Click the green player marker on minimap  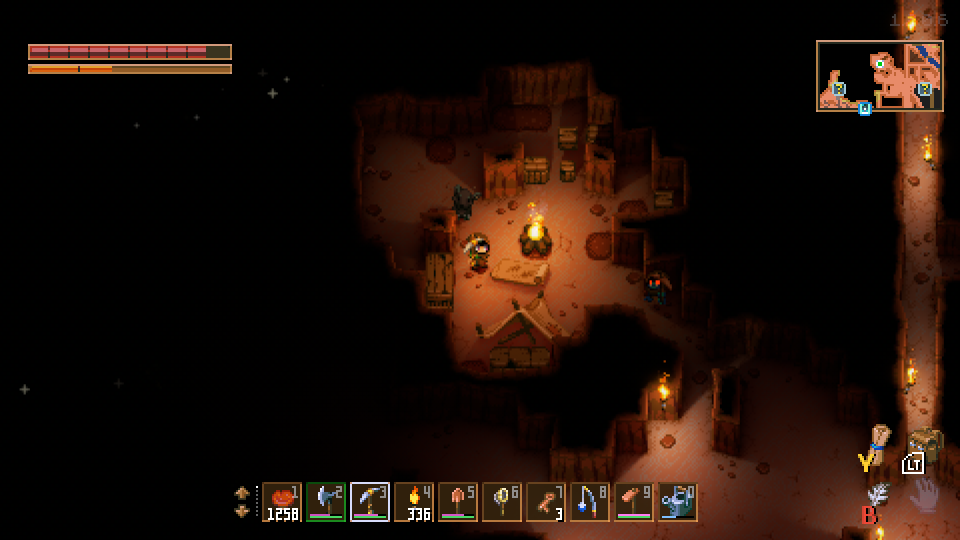pyautogui.click(x=879, y=64)
